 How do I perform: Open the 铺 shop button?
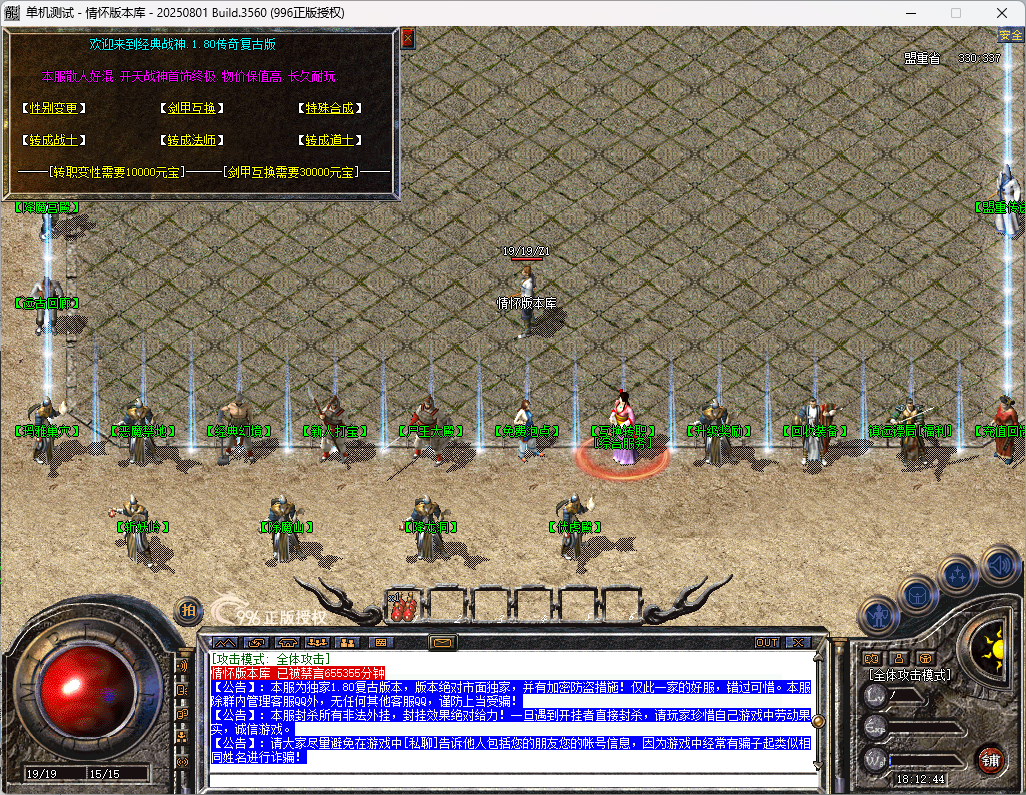[x=990, y=759]
